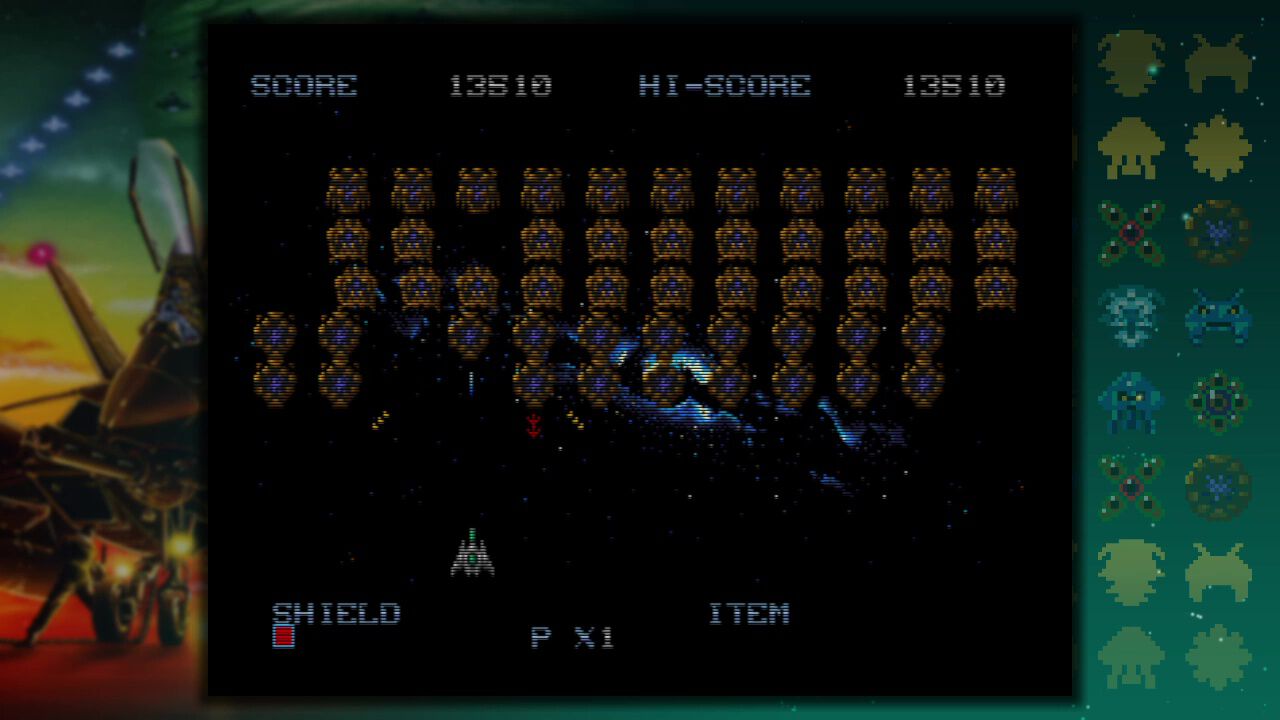1280x720 pixels.
Task: Click the ITEM slot label
Action: [750, 612]
